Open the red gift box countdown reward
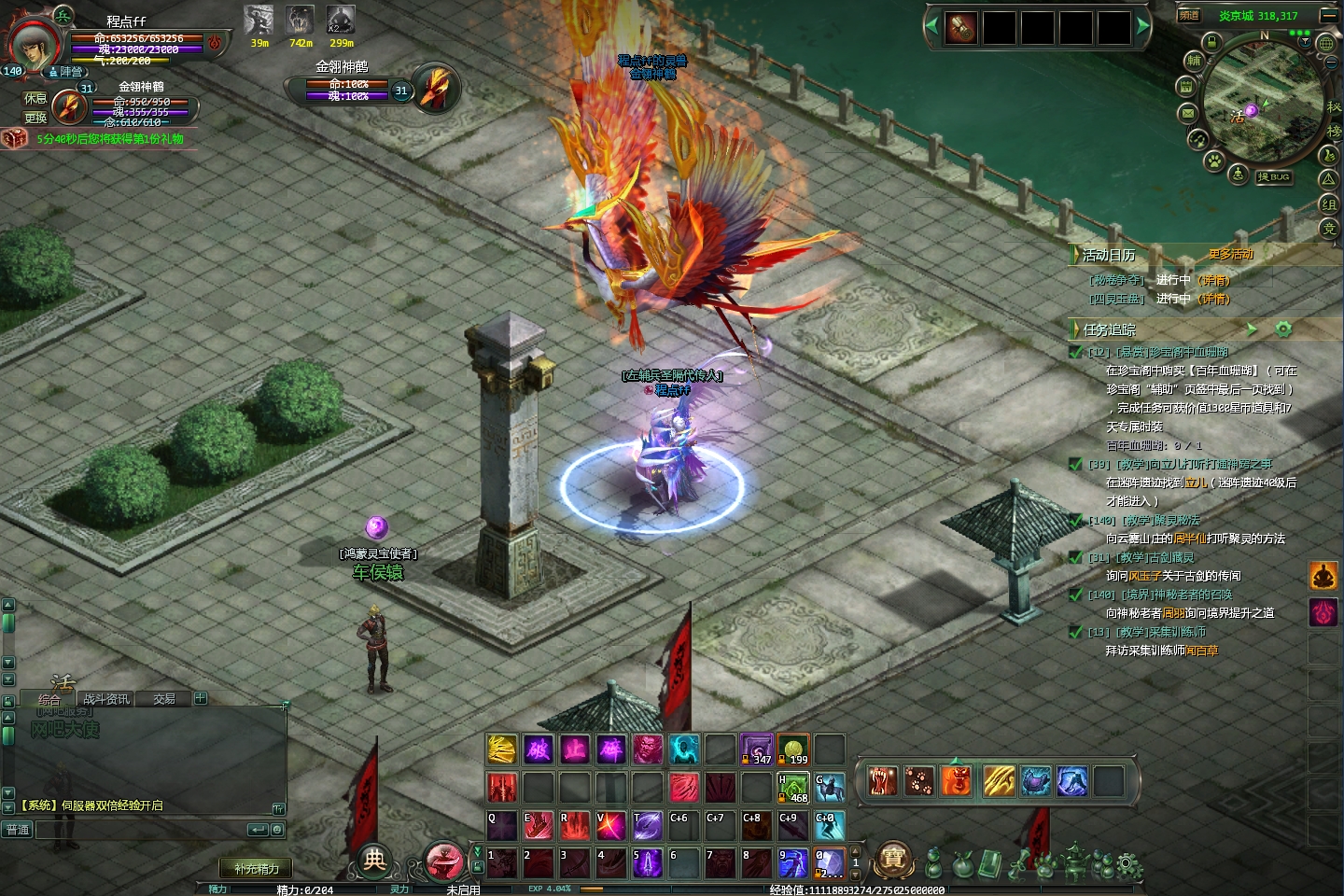Screen dimensions: 1344x896 click(15, 139)
